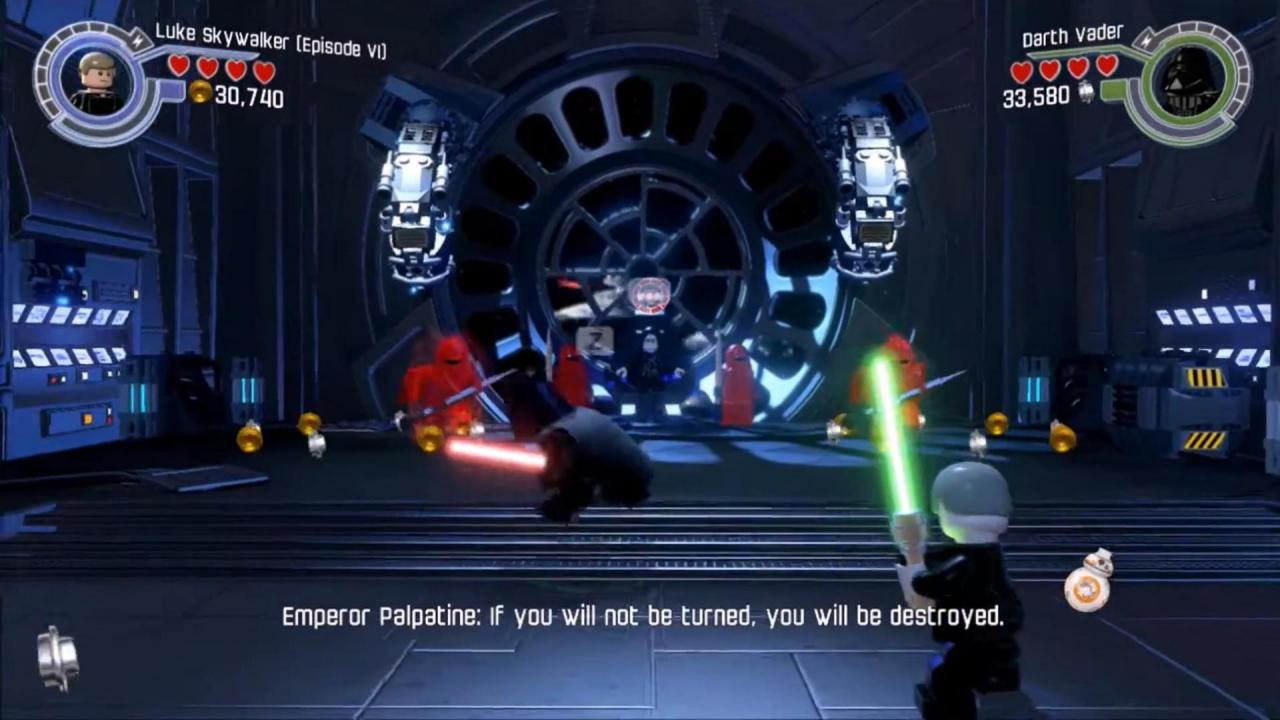Click Vader's stud count of 33,580
Image resolution: width=1280 pixels, height=720 pixels.
(1037, 96)
